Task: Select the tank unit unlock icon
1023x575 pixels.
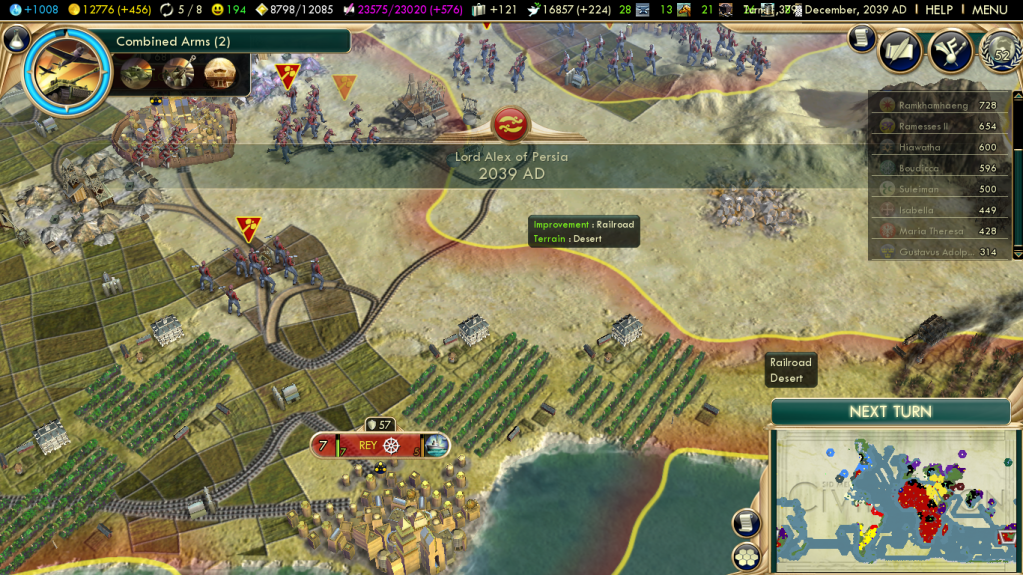Action: click(135, 72)
